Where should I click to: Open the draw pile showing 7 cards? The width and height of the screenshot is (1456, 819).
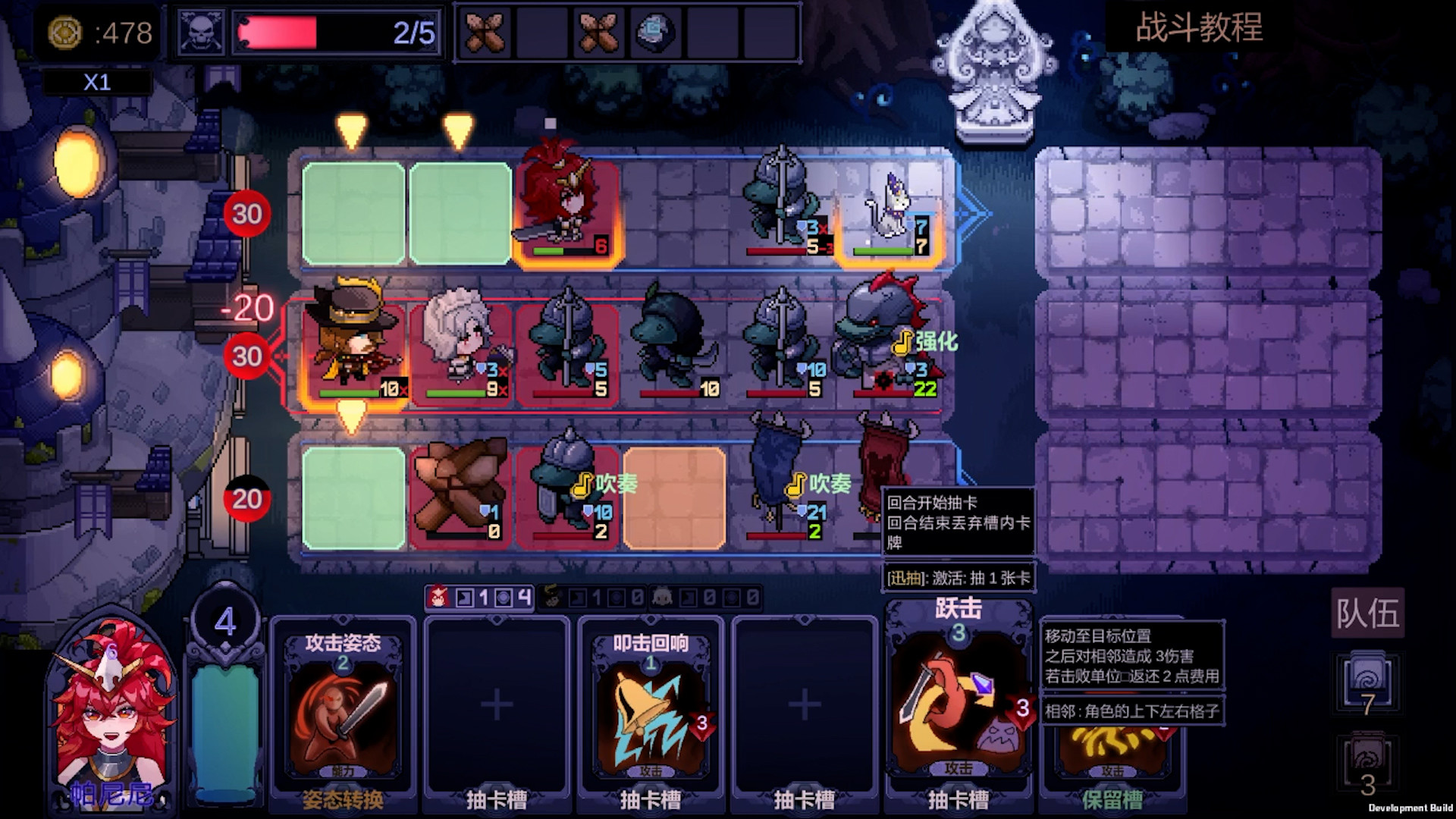tap(1369, 682)
